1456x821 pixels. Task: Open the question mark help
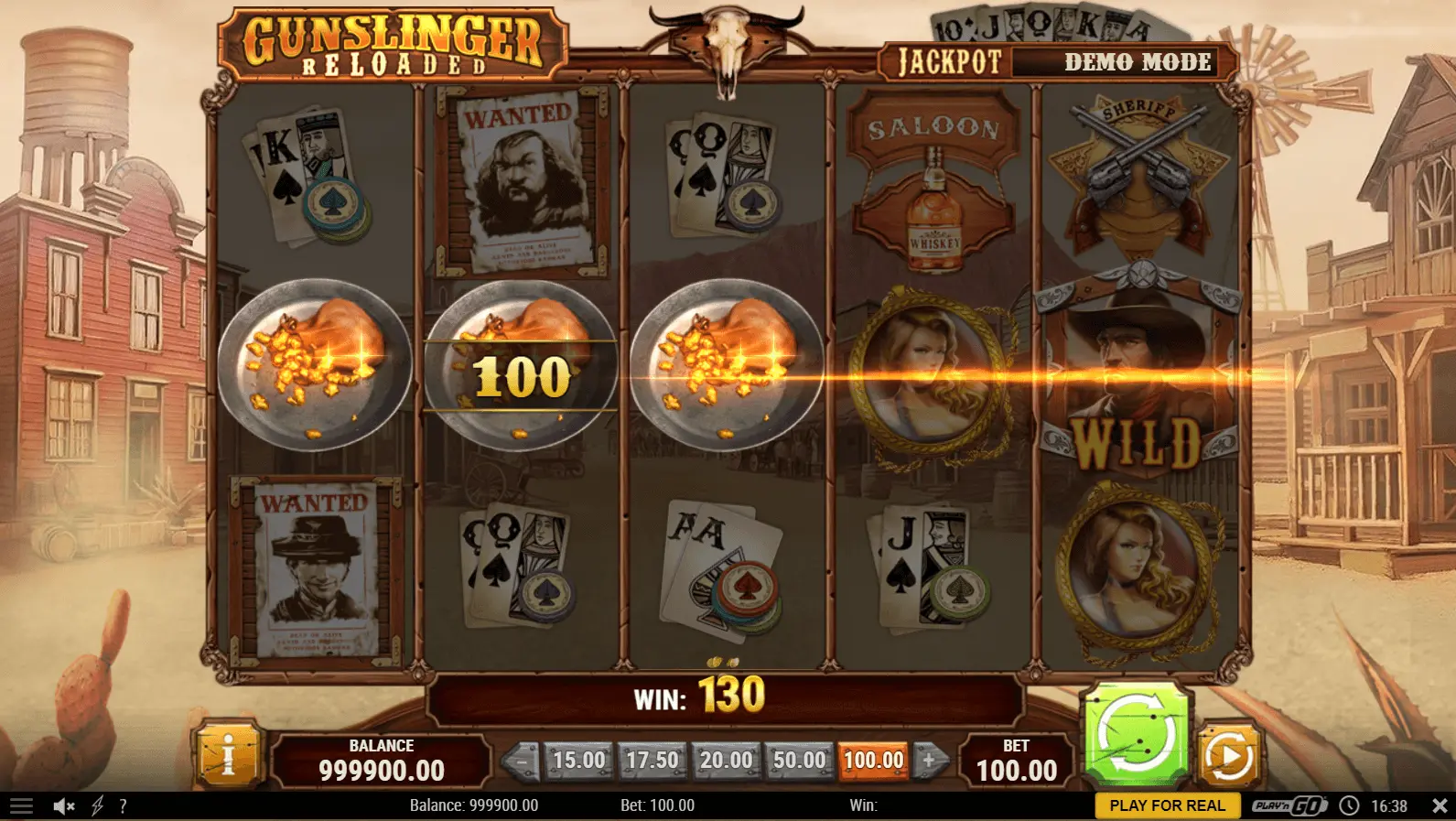click(123, 805)
